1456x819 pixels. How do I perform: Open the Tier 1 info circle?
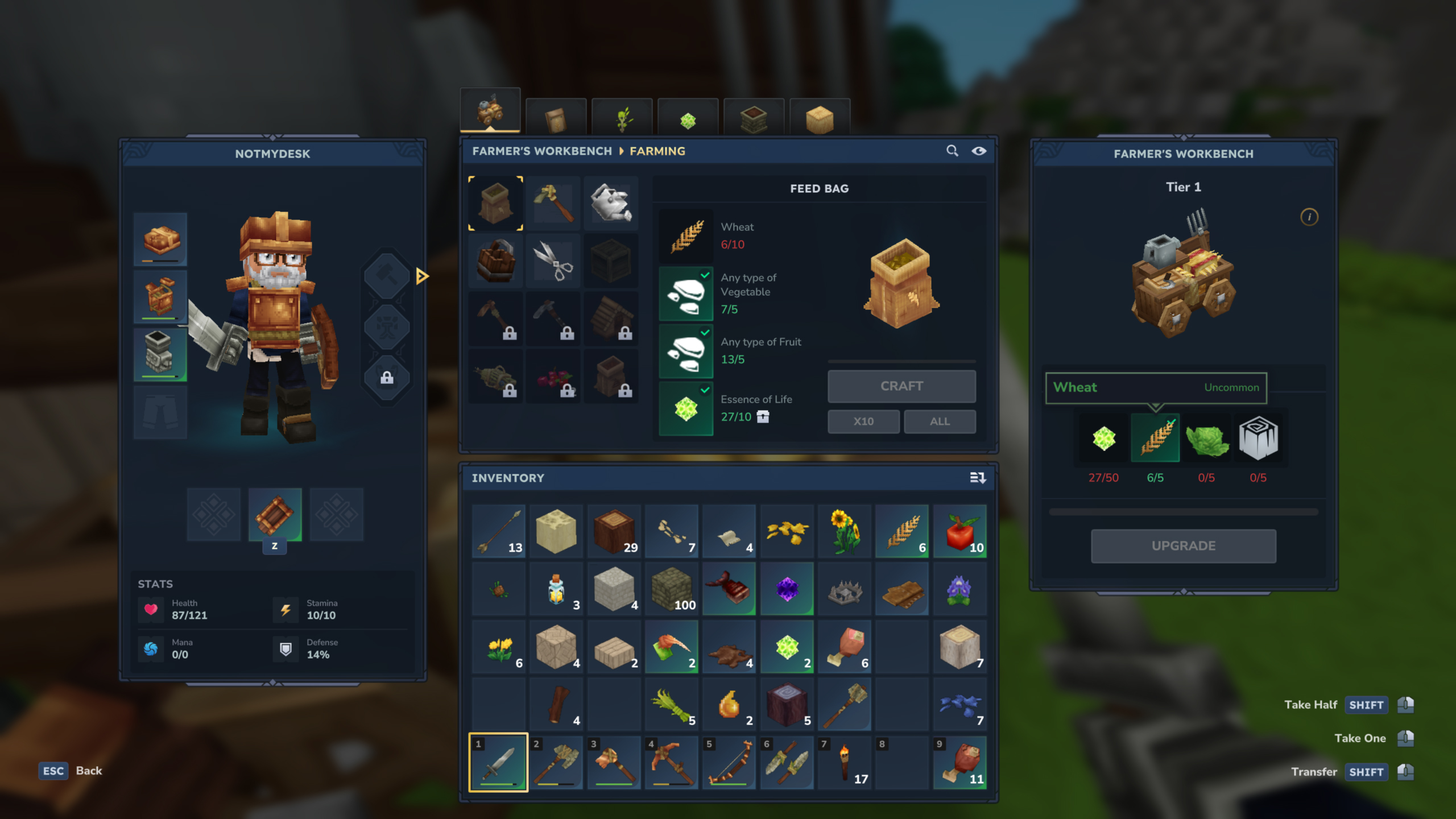click(x=1310, y=218)
